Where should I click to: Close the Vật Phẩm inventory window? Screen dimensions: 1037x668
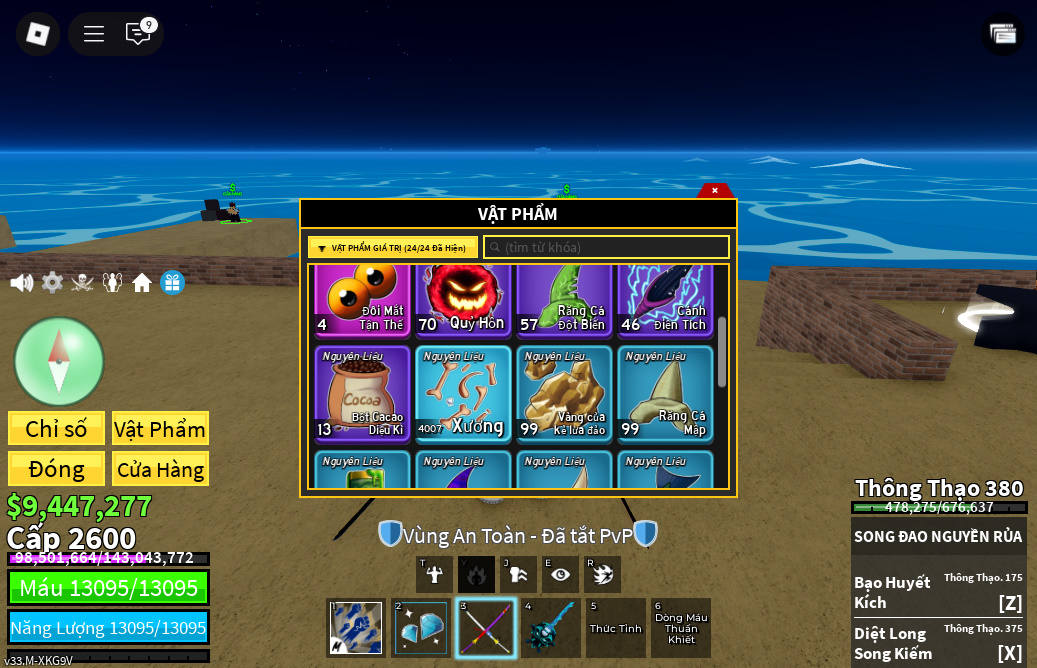click(714, 190)
